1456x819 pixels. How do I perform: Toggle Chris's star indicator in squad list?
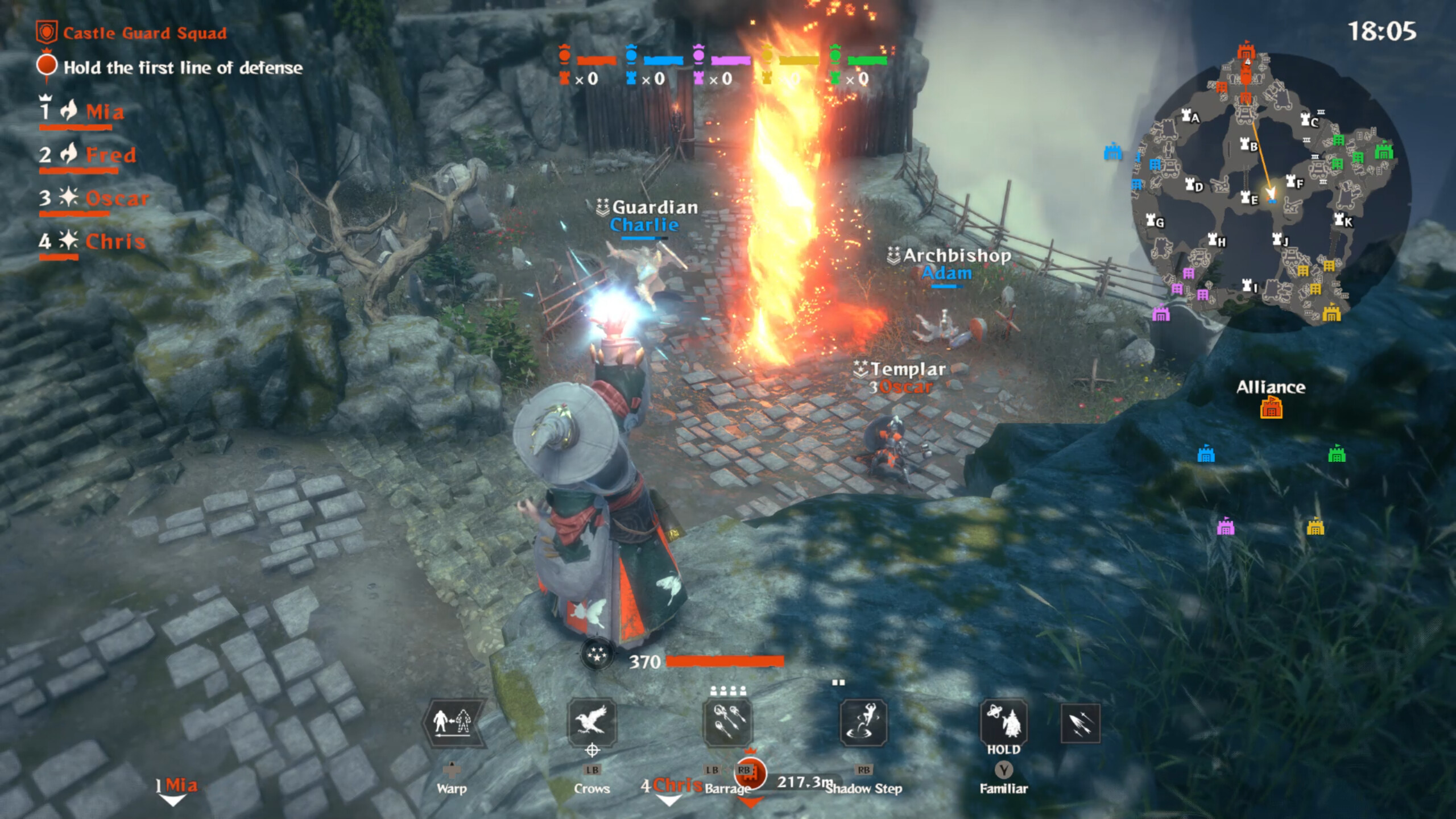point(69,241)
